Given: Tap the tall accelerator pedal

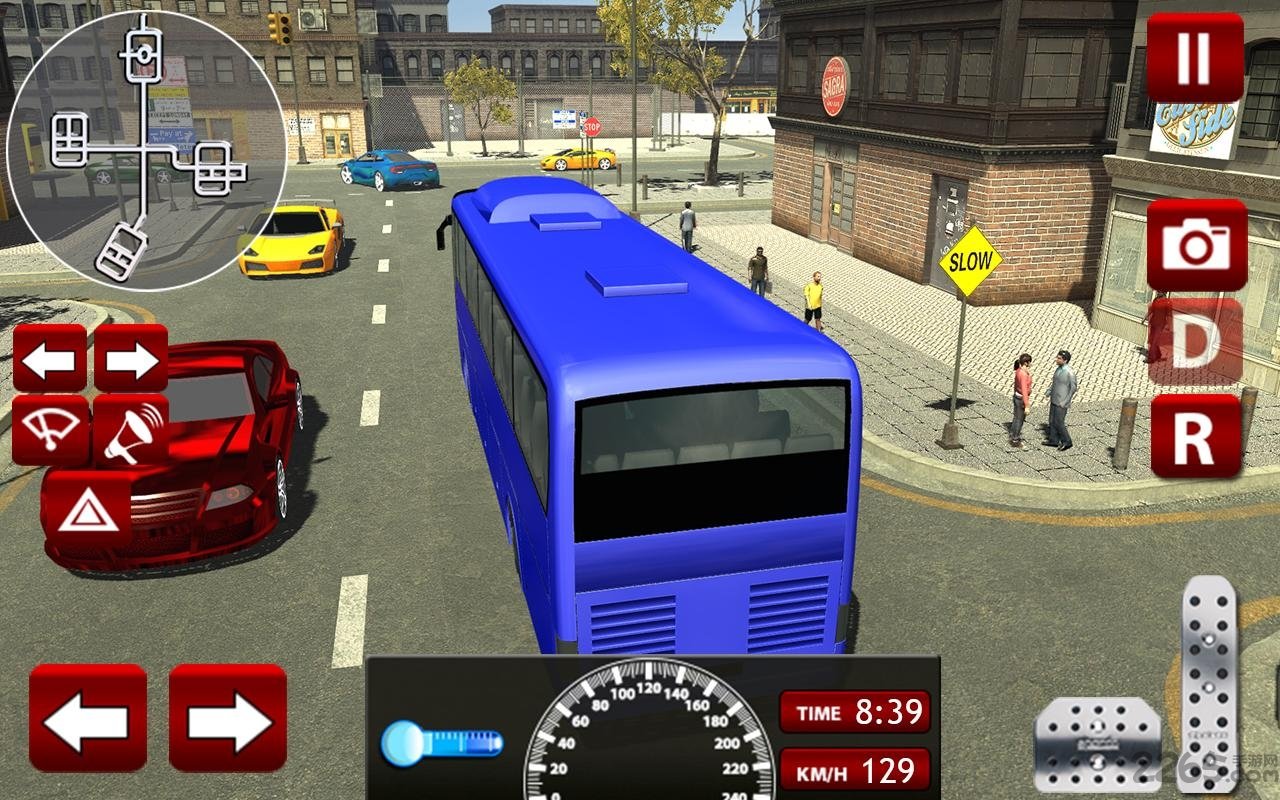Looking at the screenshot, I should tap(1209, 680).
